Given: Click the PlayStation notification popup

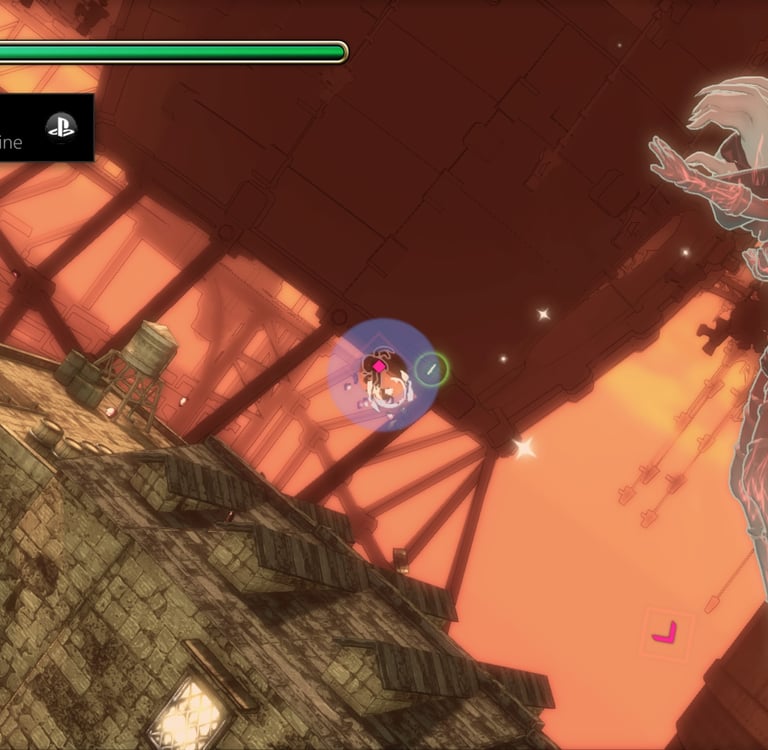Looking at the screenshot, I should click(45, 128).
